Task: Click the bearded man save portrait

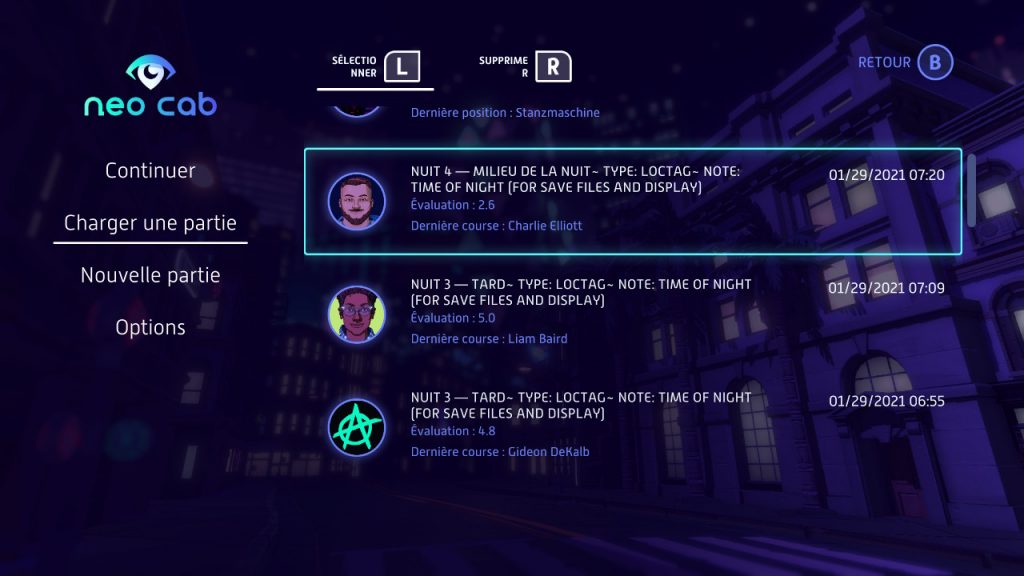Action: tap(356, 201)
